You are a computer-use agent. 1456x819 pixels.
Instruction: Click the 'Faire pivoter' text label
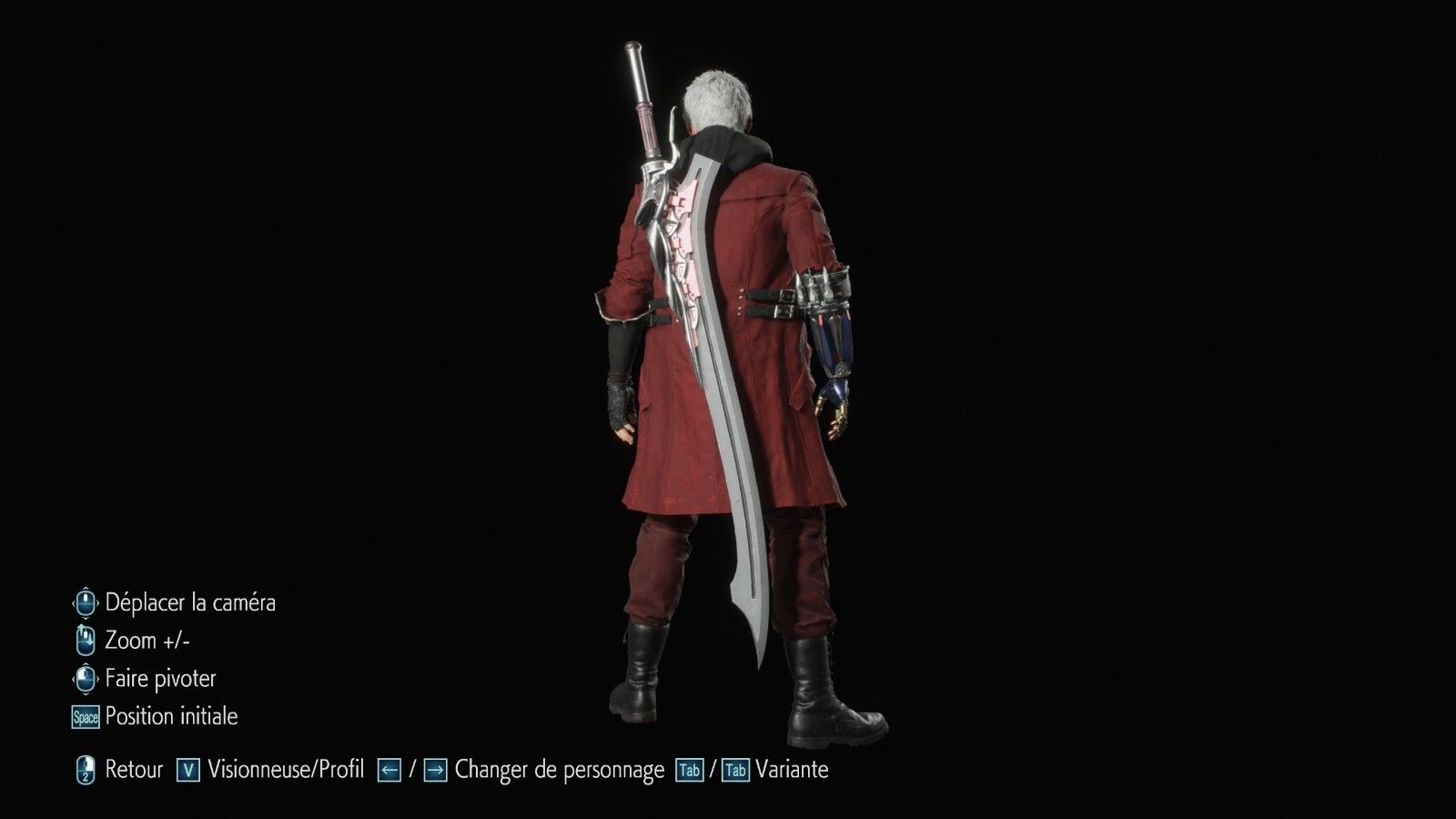[x=162, y=678]
